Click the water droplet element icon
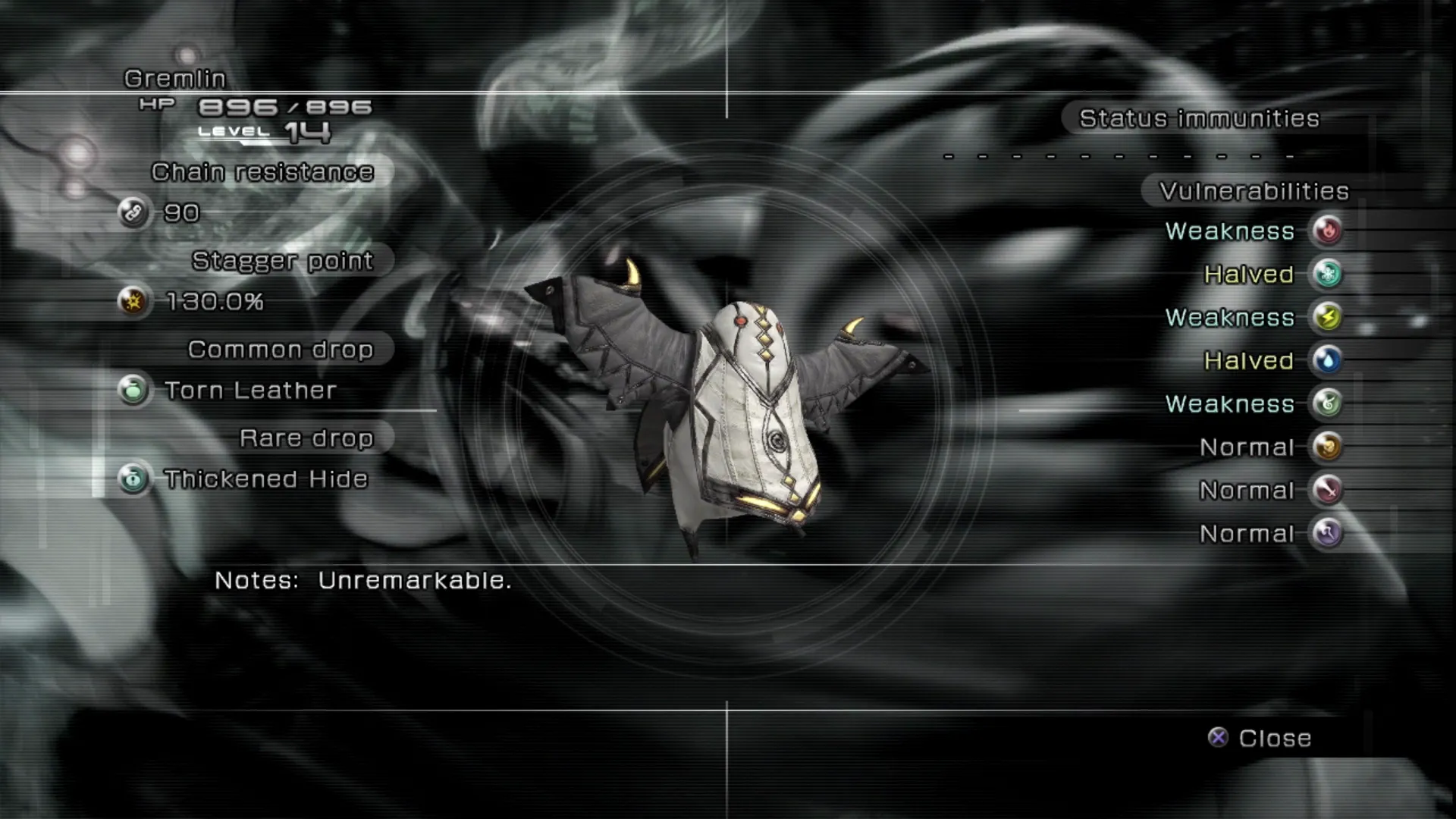This screenshot has height=819, width=1456. coord(1327,360)
